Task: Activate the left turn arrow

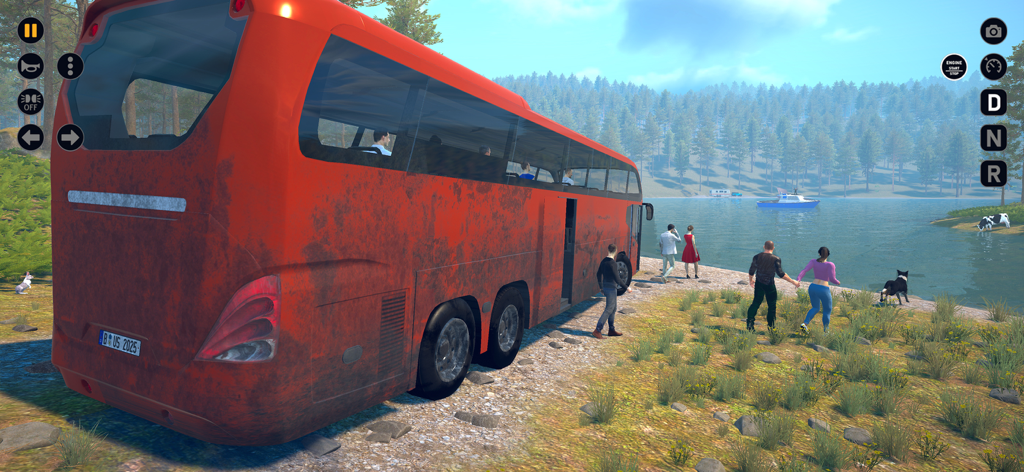Action: (31, 137)
